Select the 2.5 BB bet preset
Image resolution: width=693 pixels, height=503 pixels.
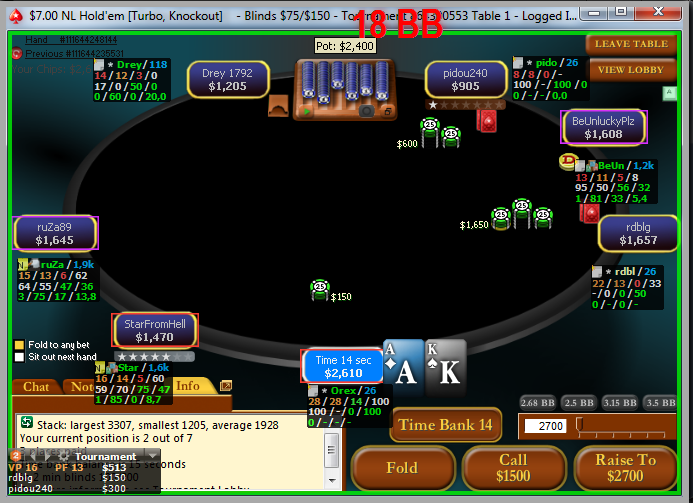point(578,402)
